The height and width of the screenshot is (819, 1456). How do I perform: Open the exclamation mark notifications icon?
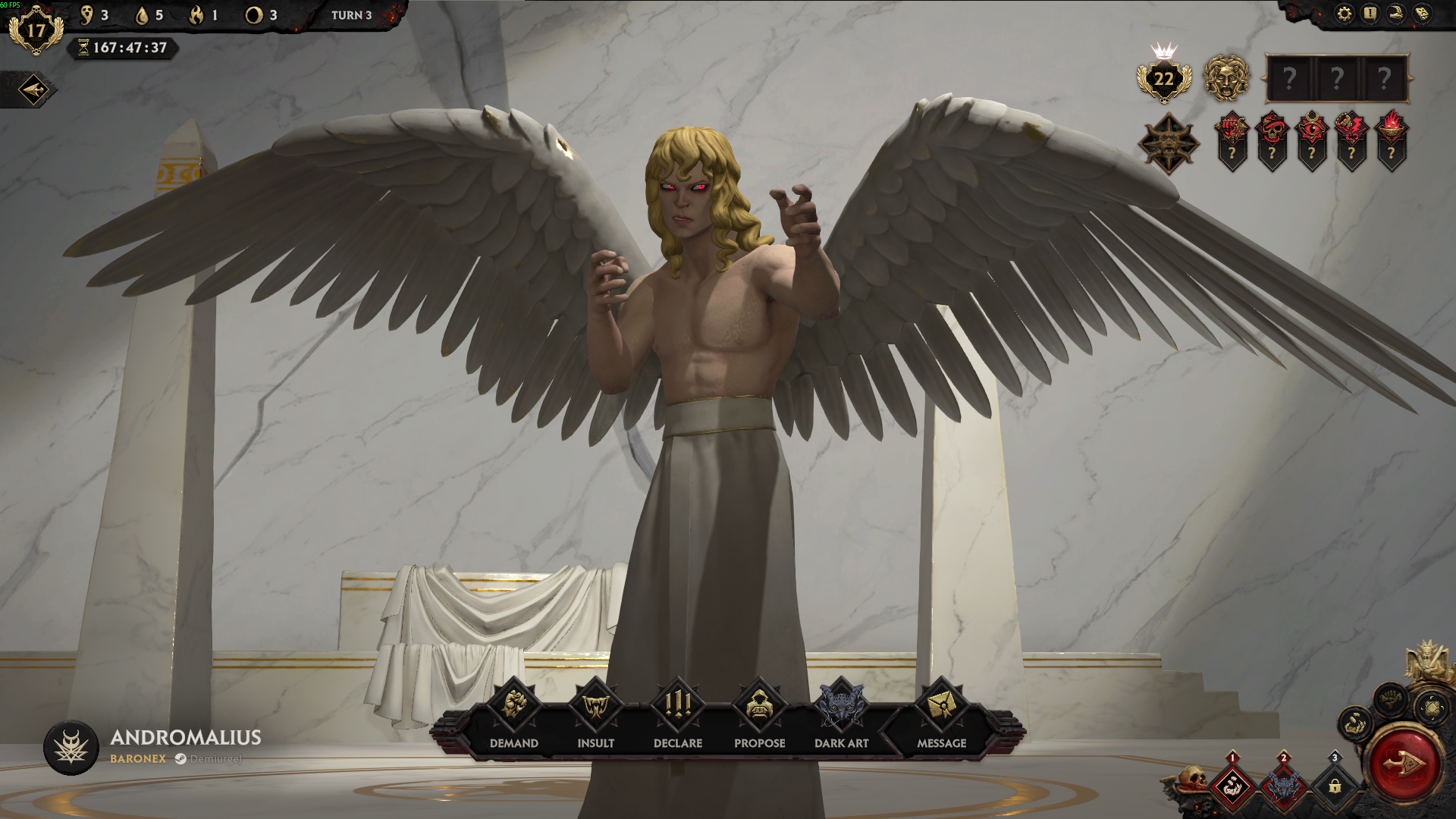tap(1370, 14)
